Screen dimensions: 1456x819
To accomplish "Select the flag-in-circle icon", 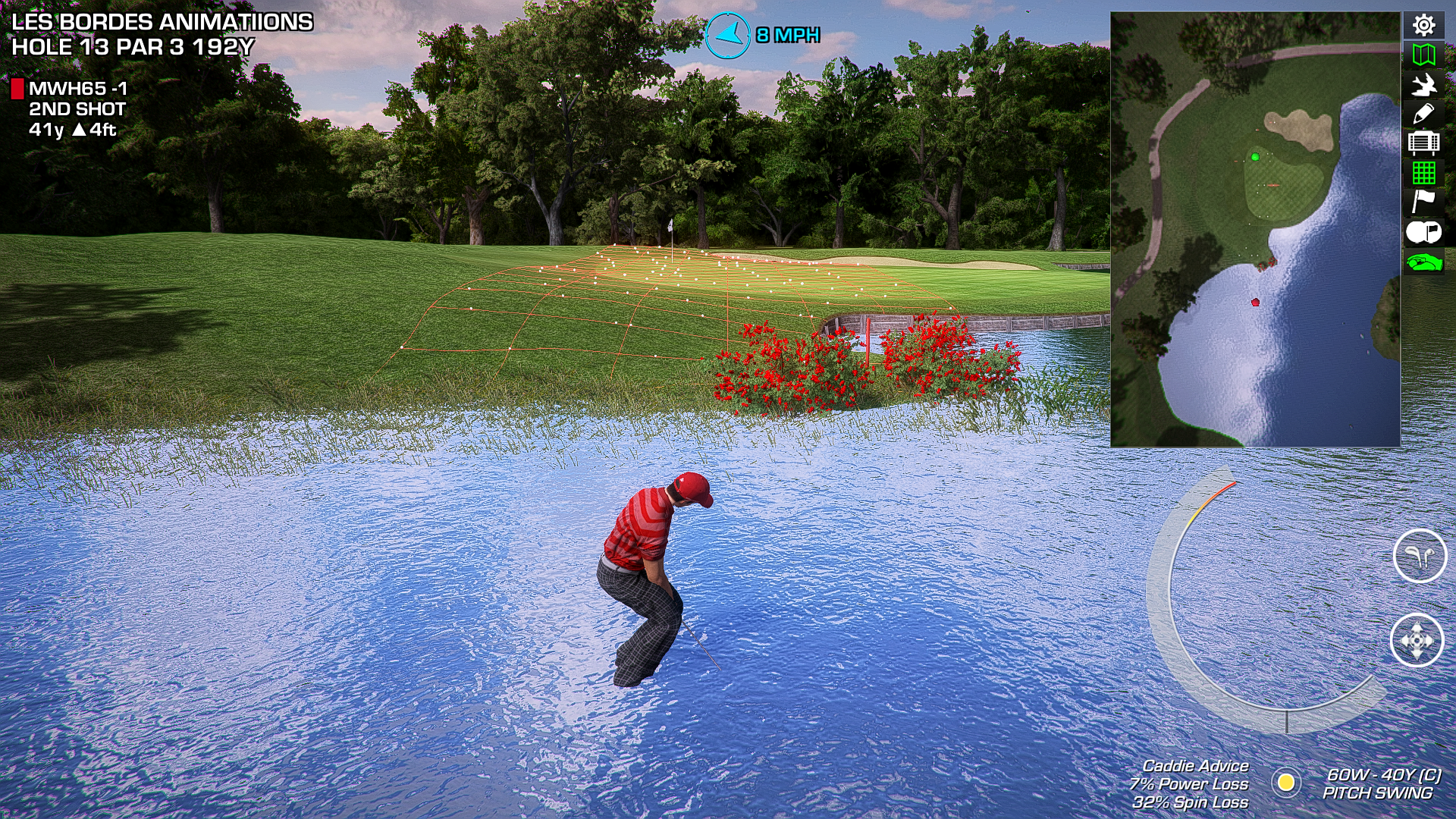I will (x=1423, y=232).
